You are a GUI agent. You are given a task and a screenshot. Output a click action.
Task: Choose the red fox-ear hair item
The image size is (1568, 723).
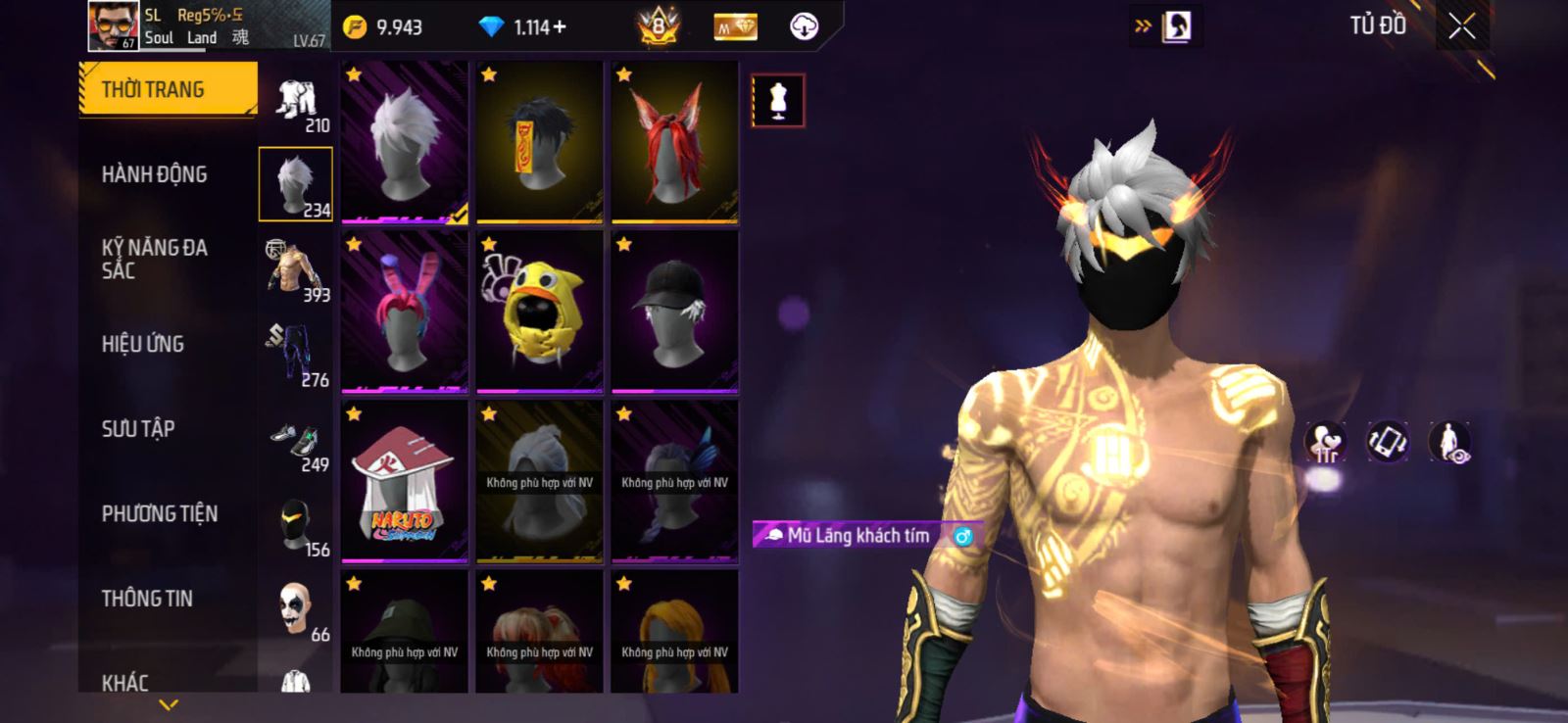(674, 142)
